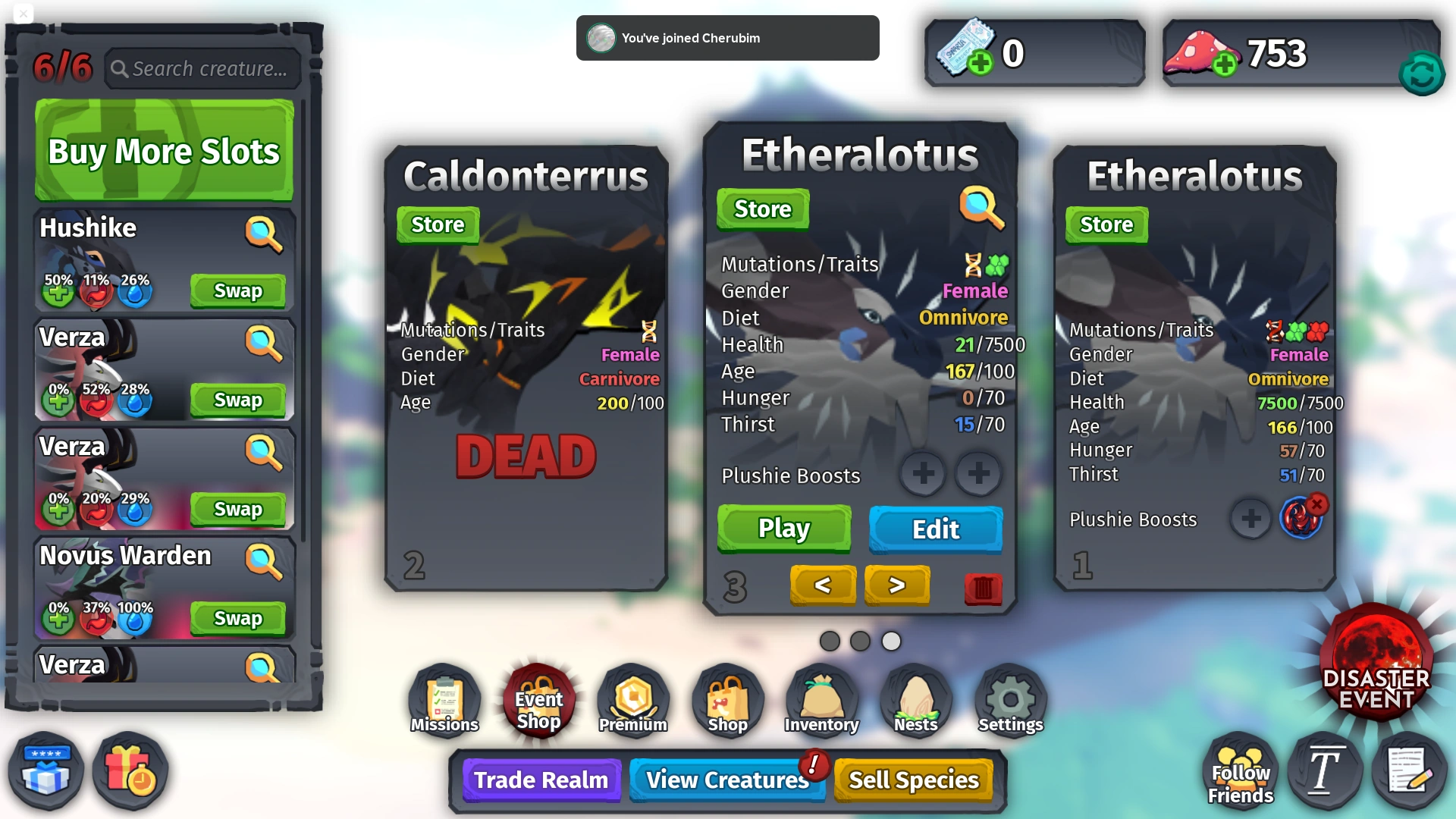The width and height of the screenshot is (1456, 819).
Task: Click the refresh arrows beside the mushroom count
Action: [1422, 73]
